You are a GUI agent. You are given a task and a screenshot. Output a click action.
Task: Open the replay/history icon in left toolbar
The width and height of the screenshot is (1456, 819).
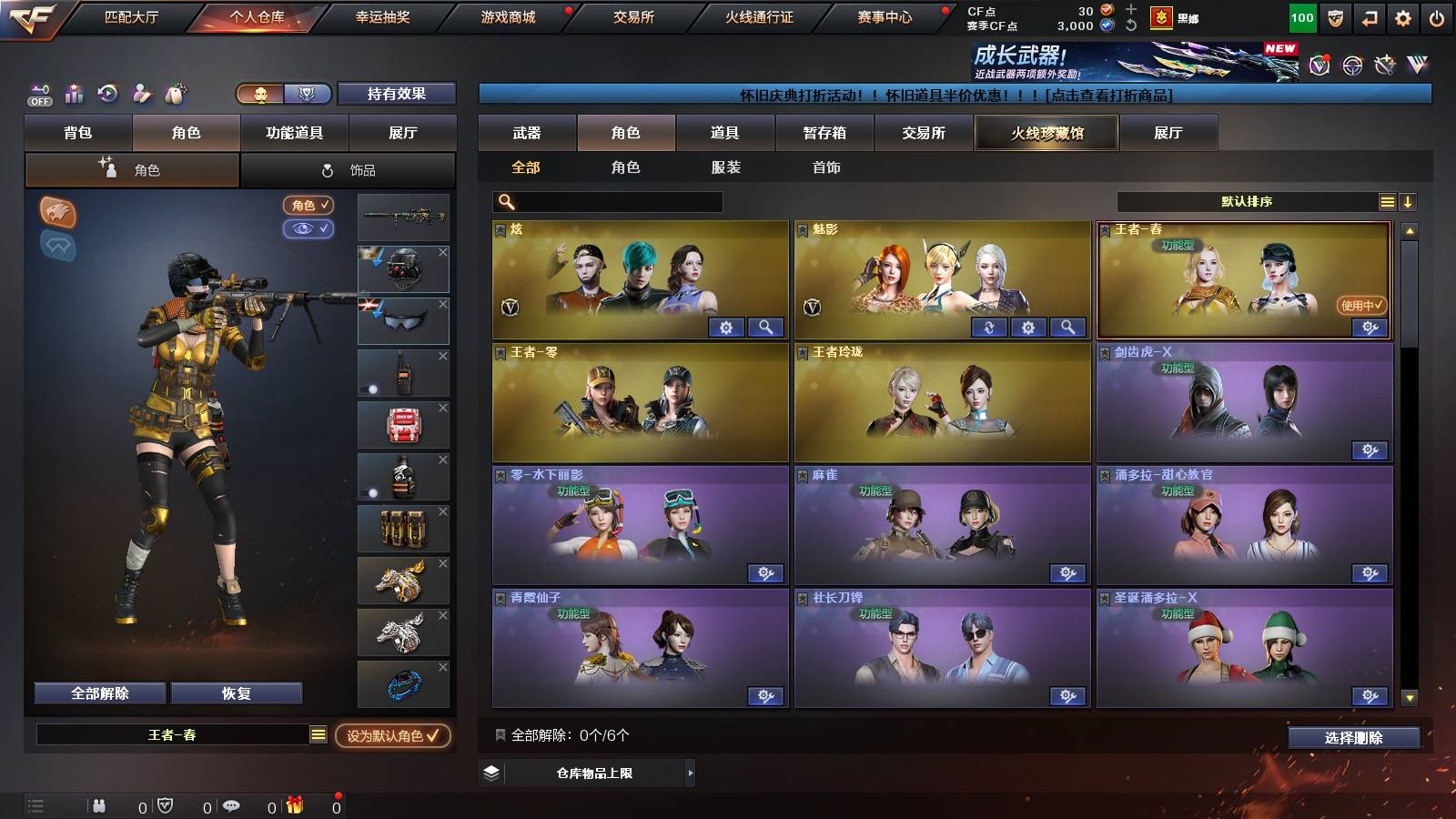(107, 94)
